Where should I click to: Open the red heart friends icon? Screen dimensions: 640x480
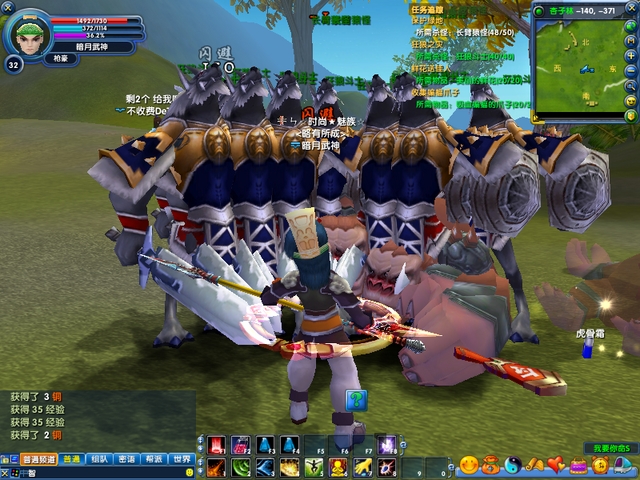(x=556, y=465)
